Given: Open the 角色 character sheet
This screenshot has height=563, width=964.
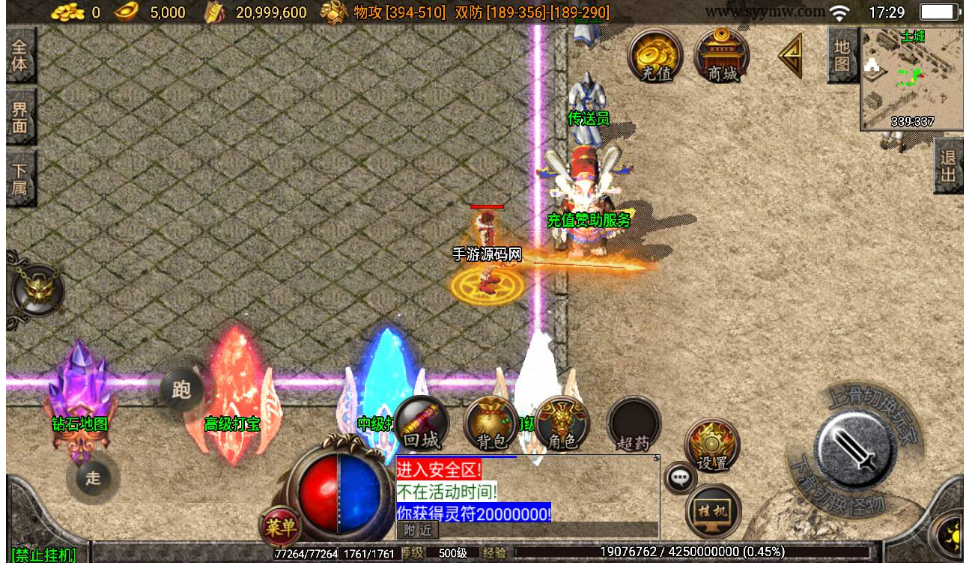Looking at the screenshot, I should [561, 424].
